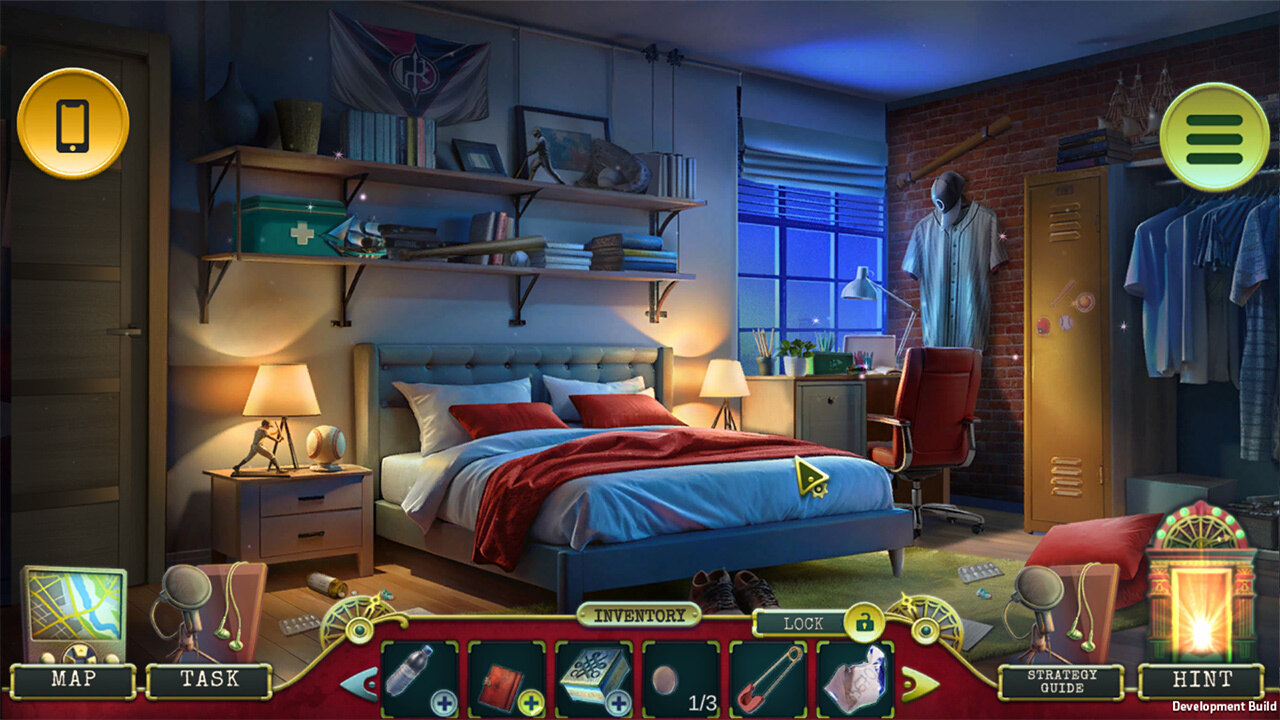Image resolution: width=1280 pixels, height=720 pixels.
Task: Open the phone with the yellow button
Action: coord(72,124)
